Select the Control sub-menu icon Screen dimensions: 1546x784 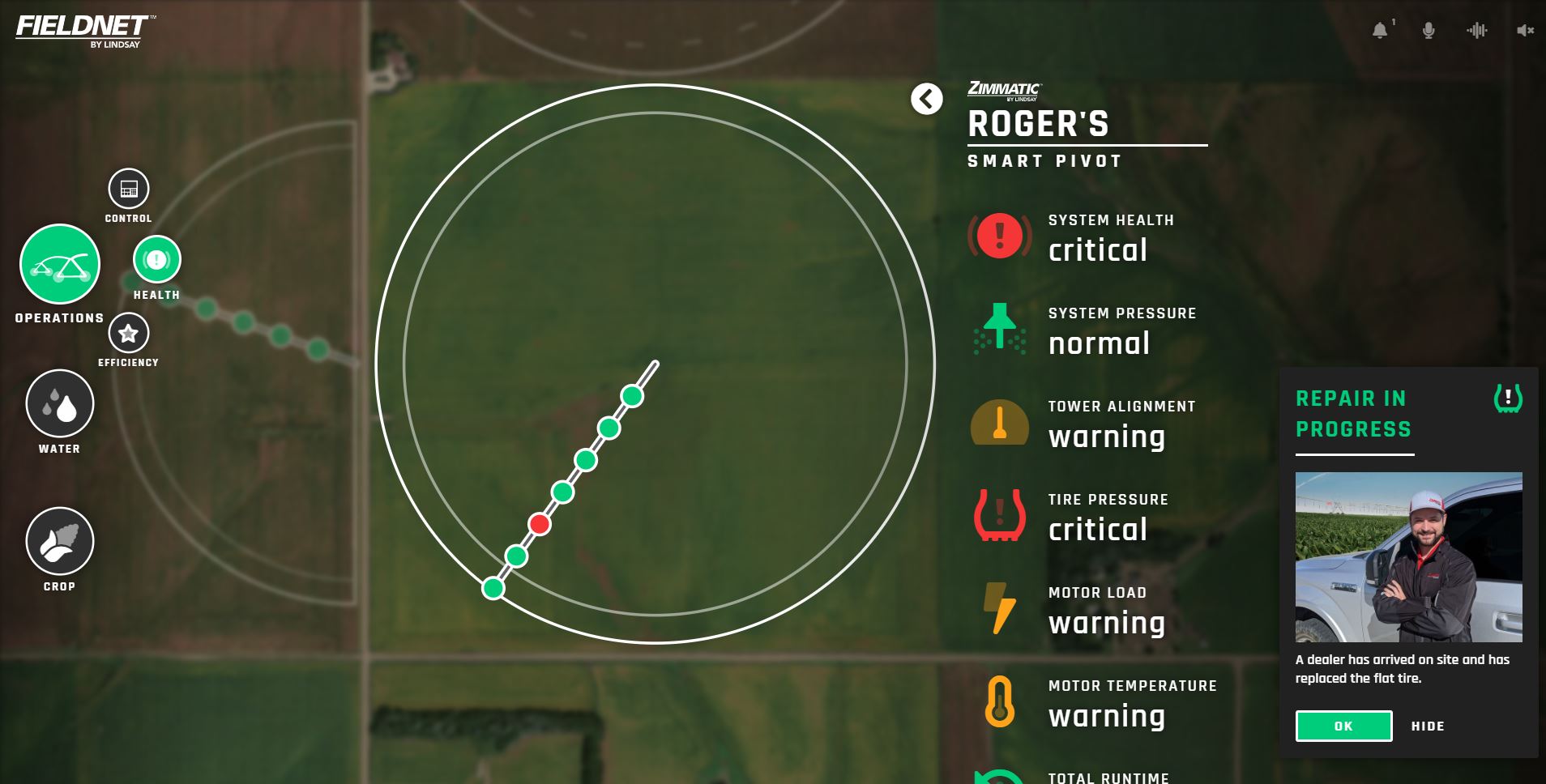129,189
